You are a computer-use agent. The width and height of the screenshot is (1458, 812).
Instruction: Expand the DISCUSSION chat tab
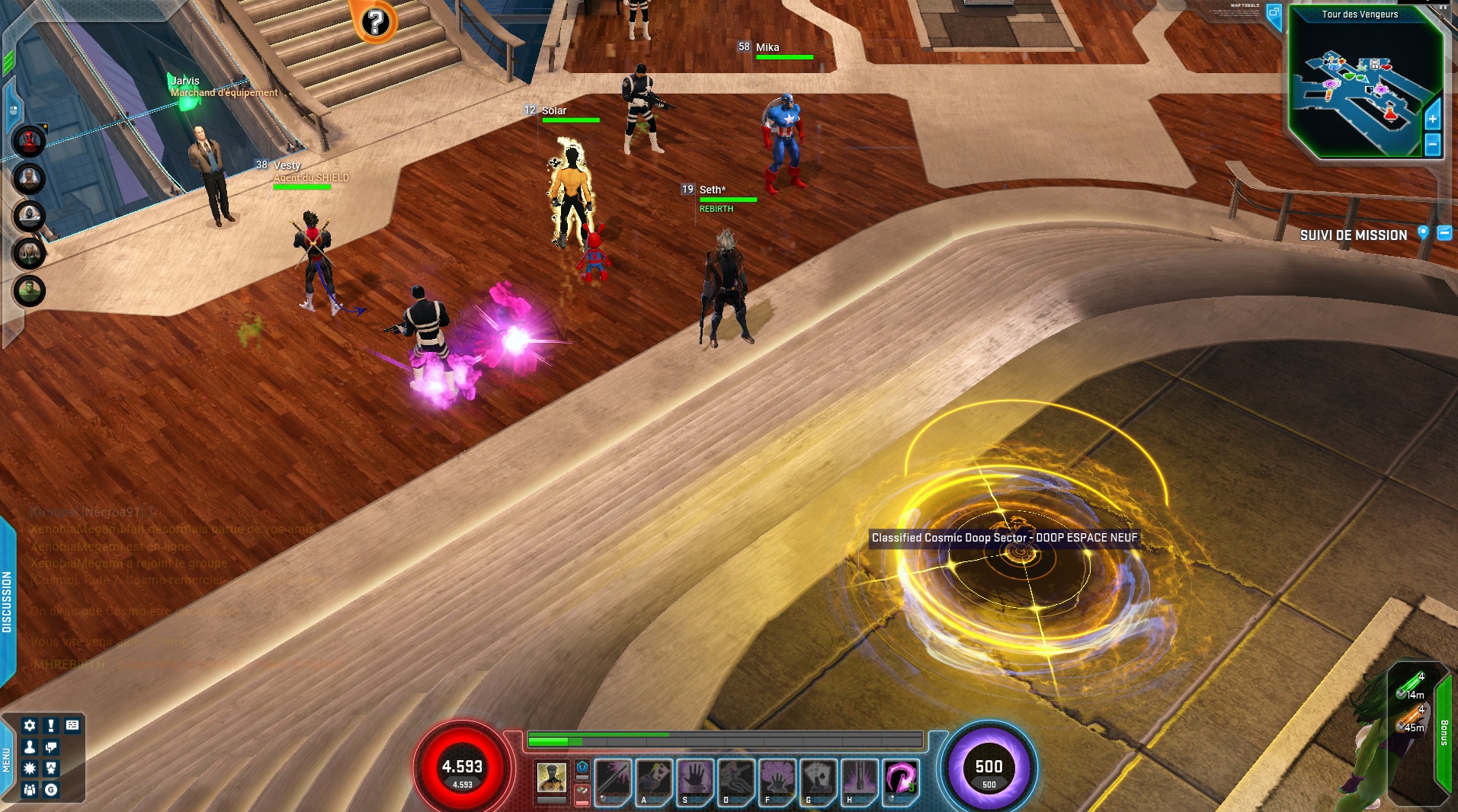[x=7, y=602]
